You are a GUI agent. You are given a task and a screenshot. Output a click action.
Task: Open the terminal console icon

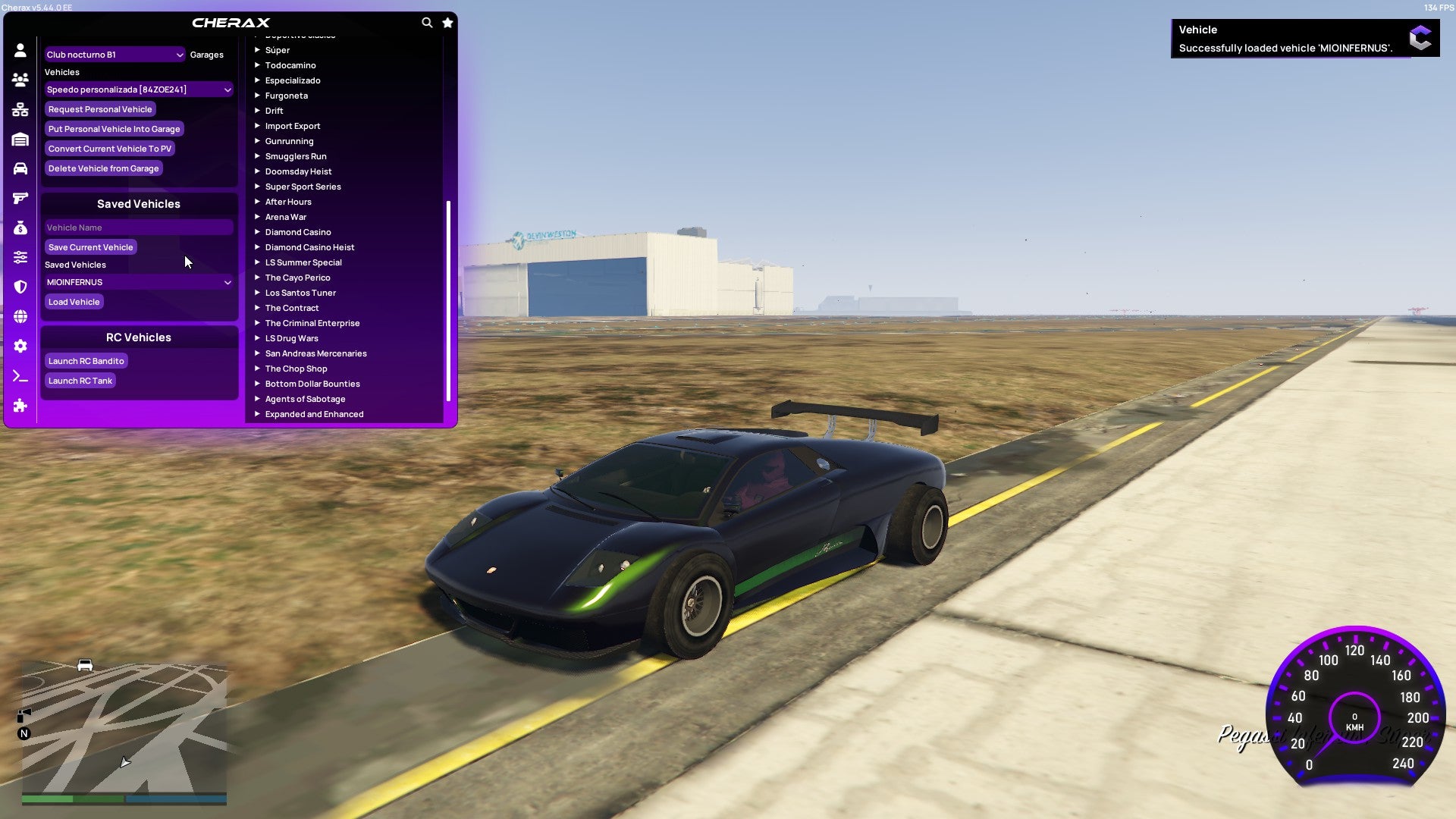pos(20,375)
